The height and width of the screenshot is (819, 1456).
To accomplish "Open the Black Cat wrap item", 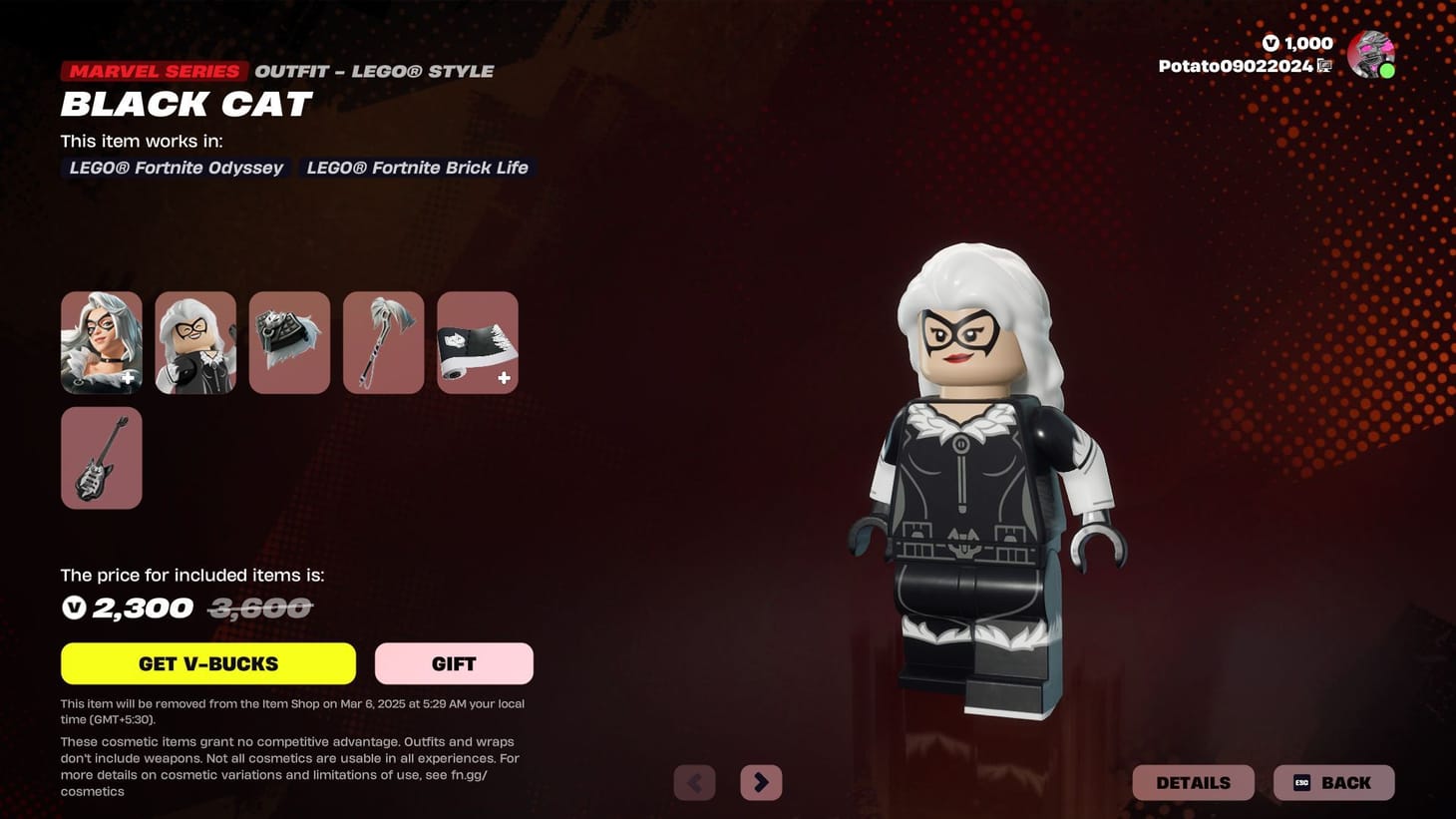I will (x=477, y=341).
